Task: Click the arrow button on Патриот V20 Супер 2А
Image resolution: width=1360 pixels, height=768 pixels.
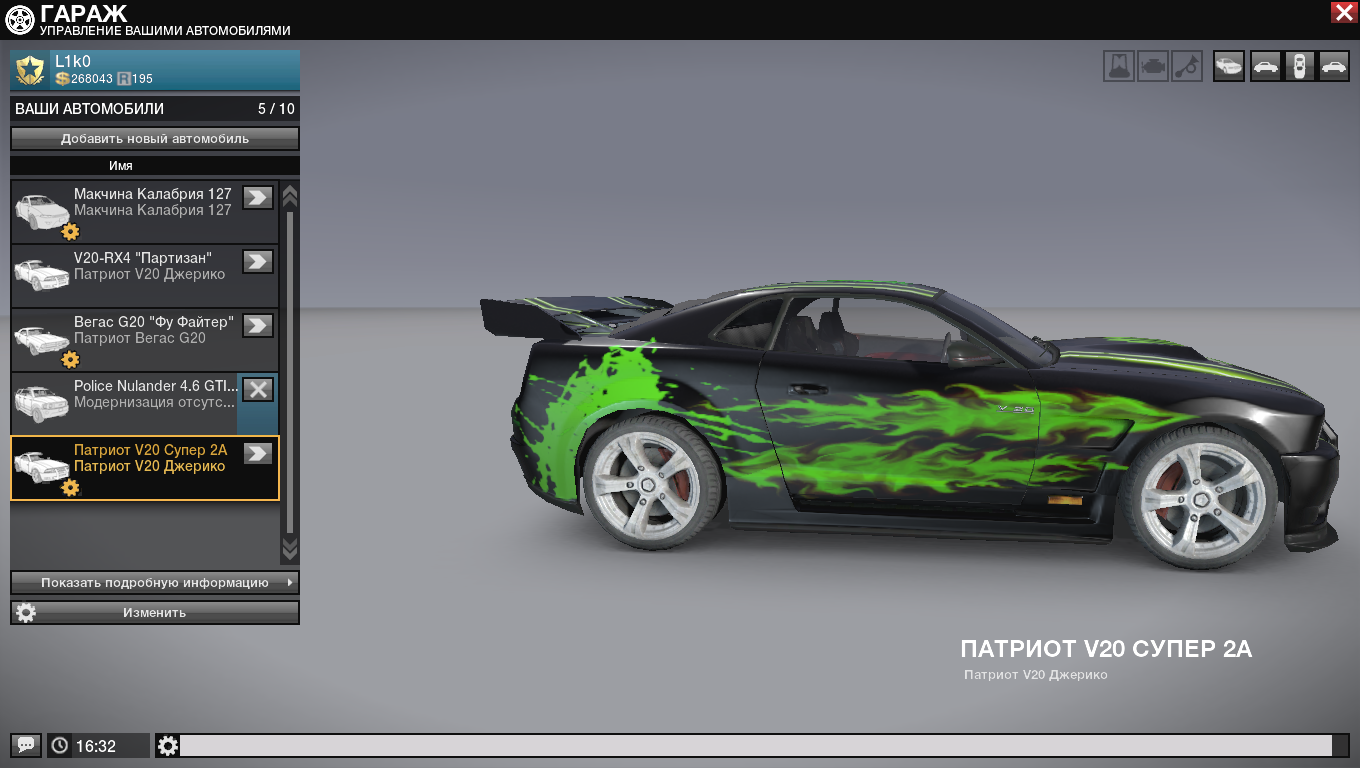Action: [258, 453]
